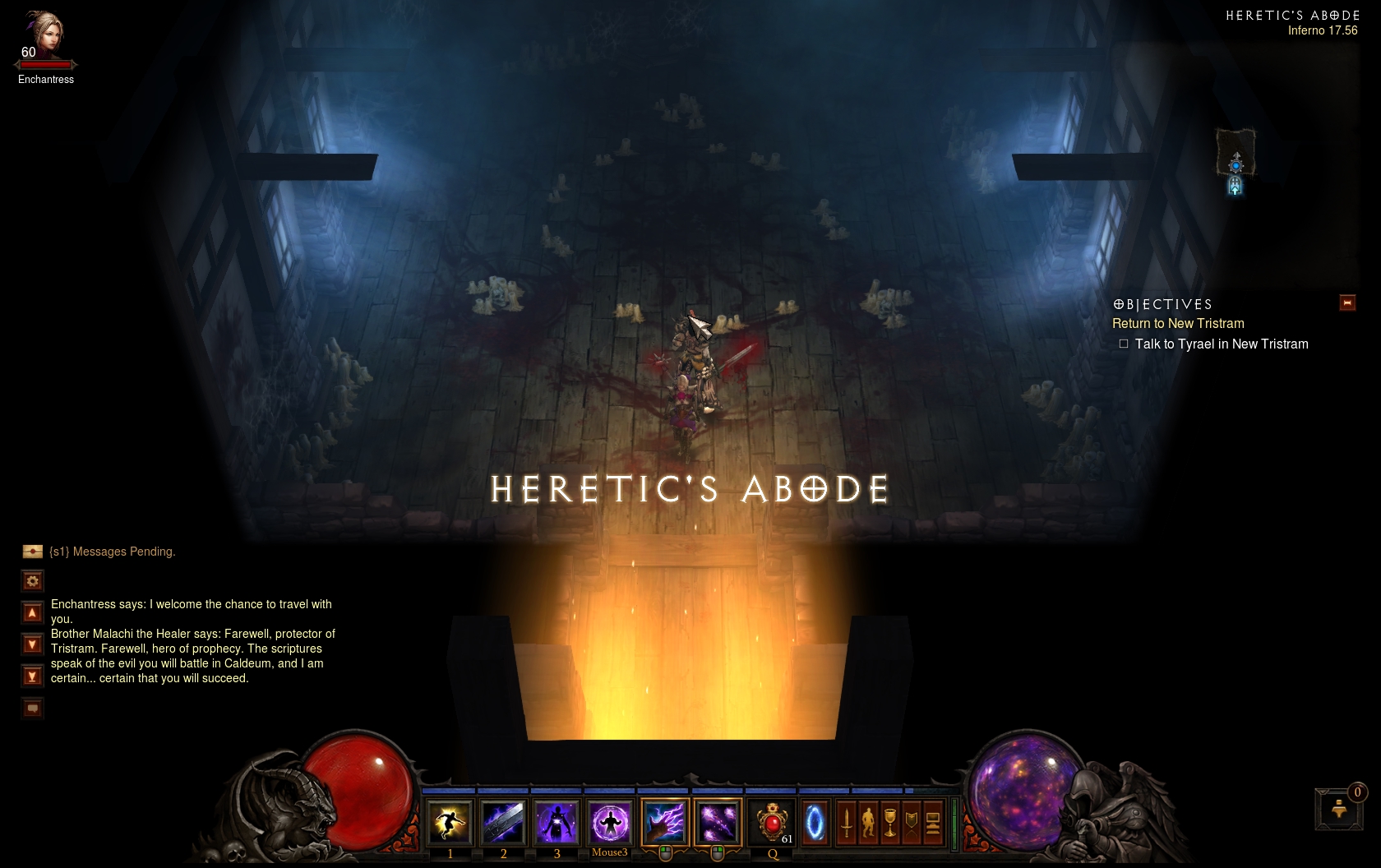Viewport: 1381px width, 868px height.
Task: Select the purple missiles secondary skill
Action: pyautogui.click(x=718, y=823)
